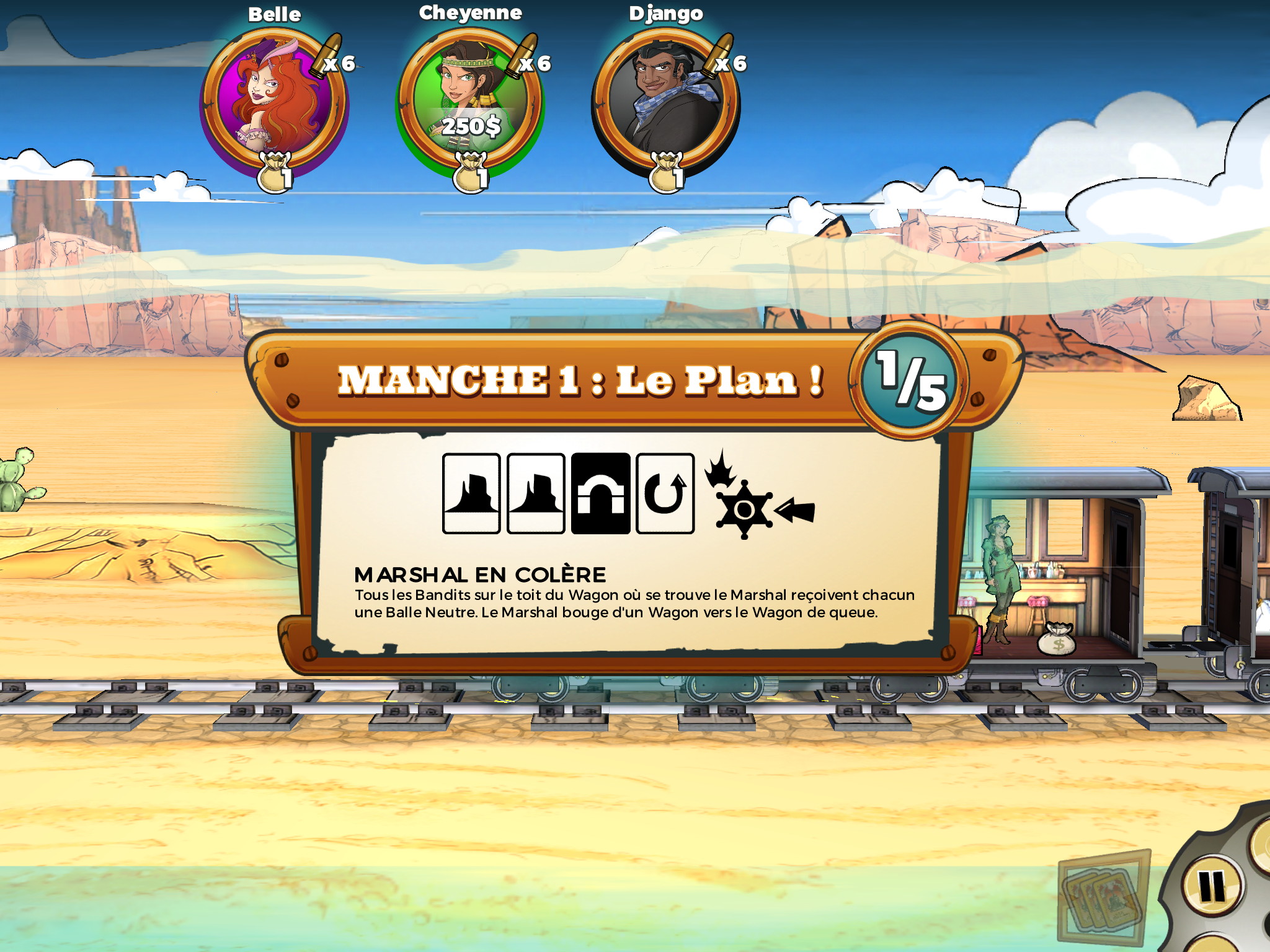Click the 1/5 round counter badge

[x=909, y=381]
